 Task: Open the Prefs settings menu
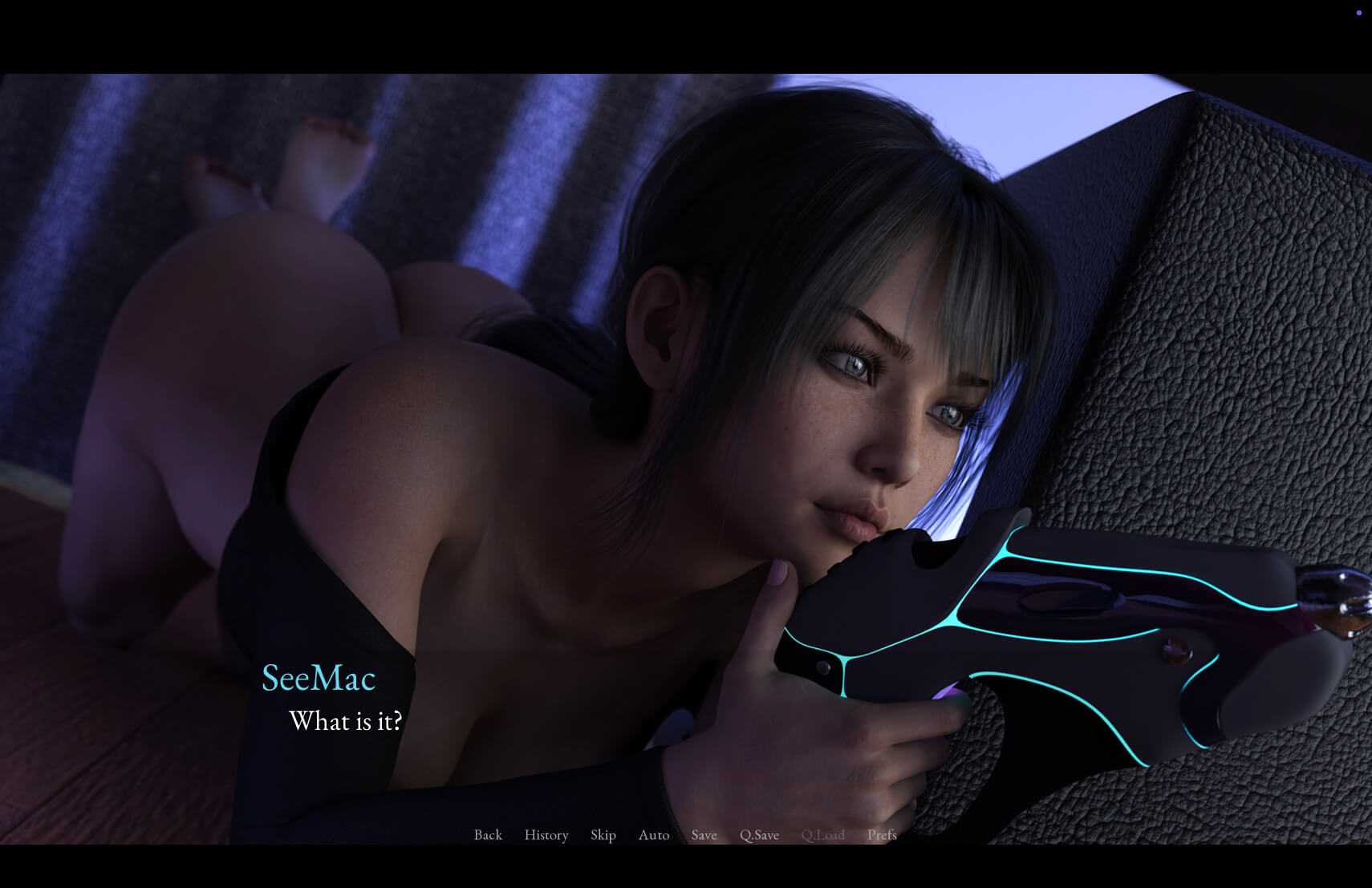tap(882, 835)
